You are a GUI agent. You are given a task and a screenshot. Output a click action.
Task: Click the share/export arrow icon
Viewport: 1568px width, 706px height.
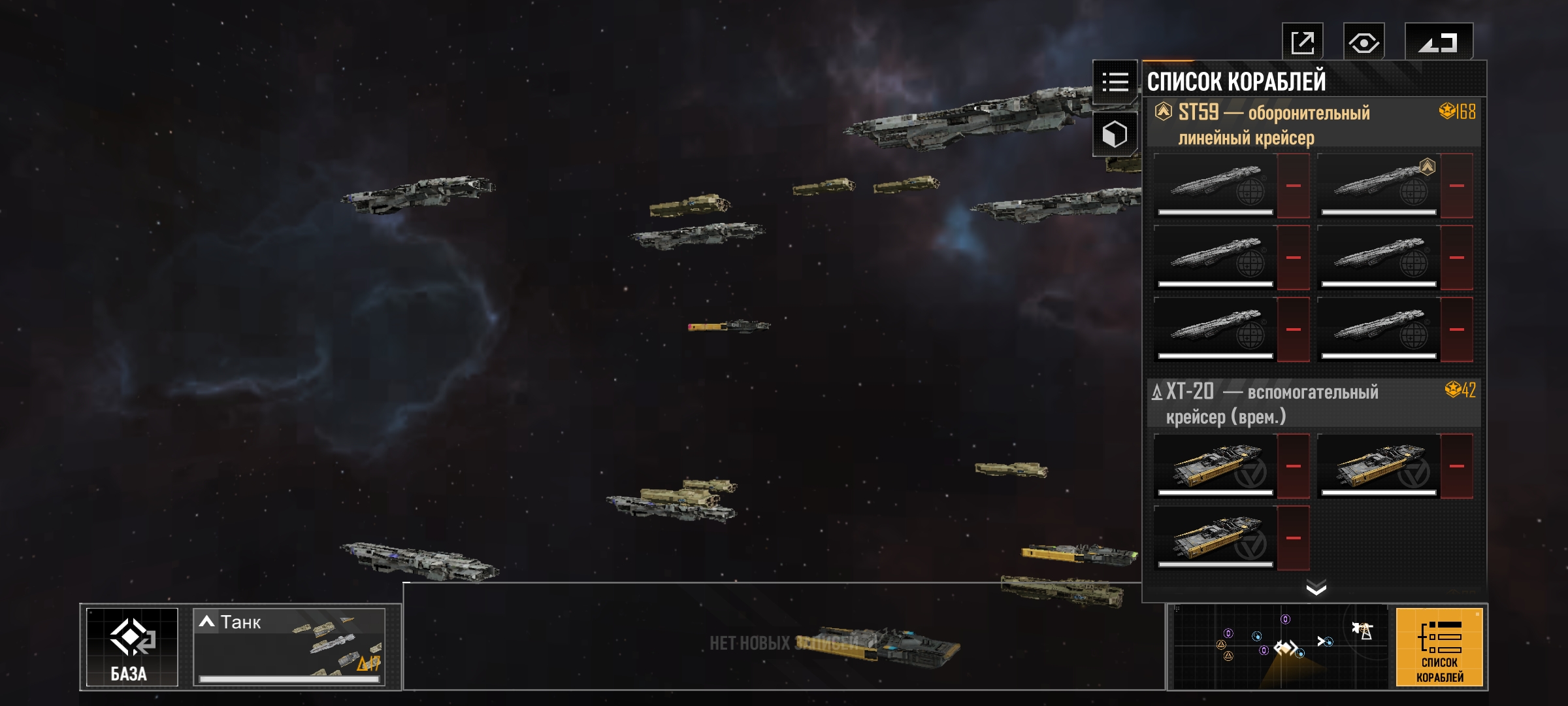1302,43
